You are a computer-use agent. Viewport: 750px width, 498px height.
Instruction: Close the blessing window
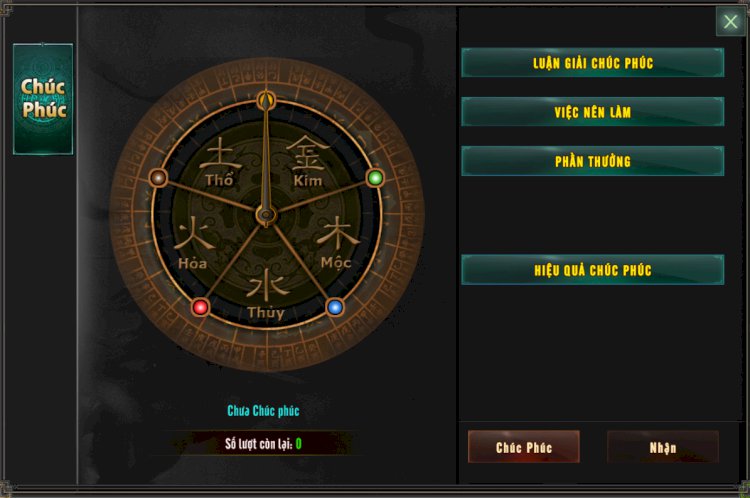(730, 22)
